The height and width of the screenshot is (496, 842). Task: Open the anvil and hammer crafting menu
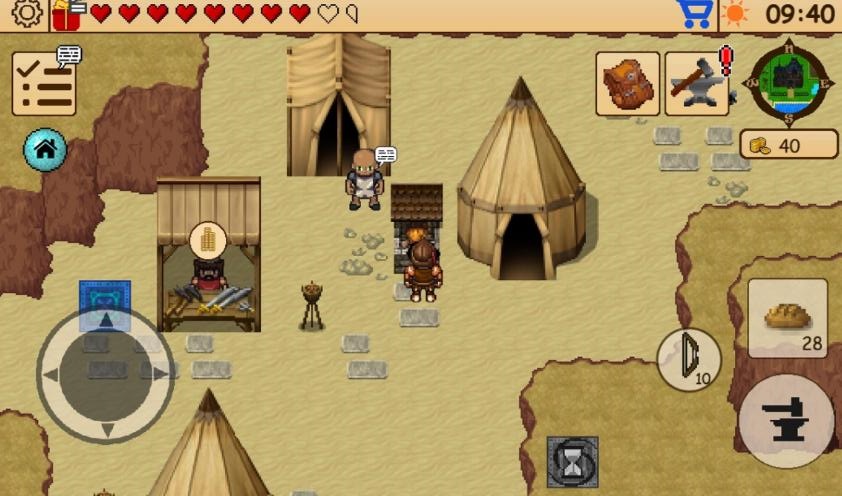[697, 83]
